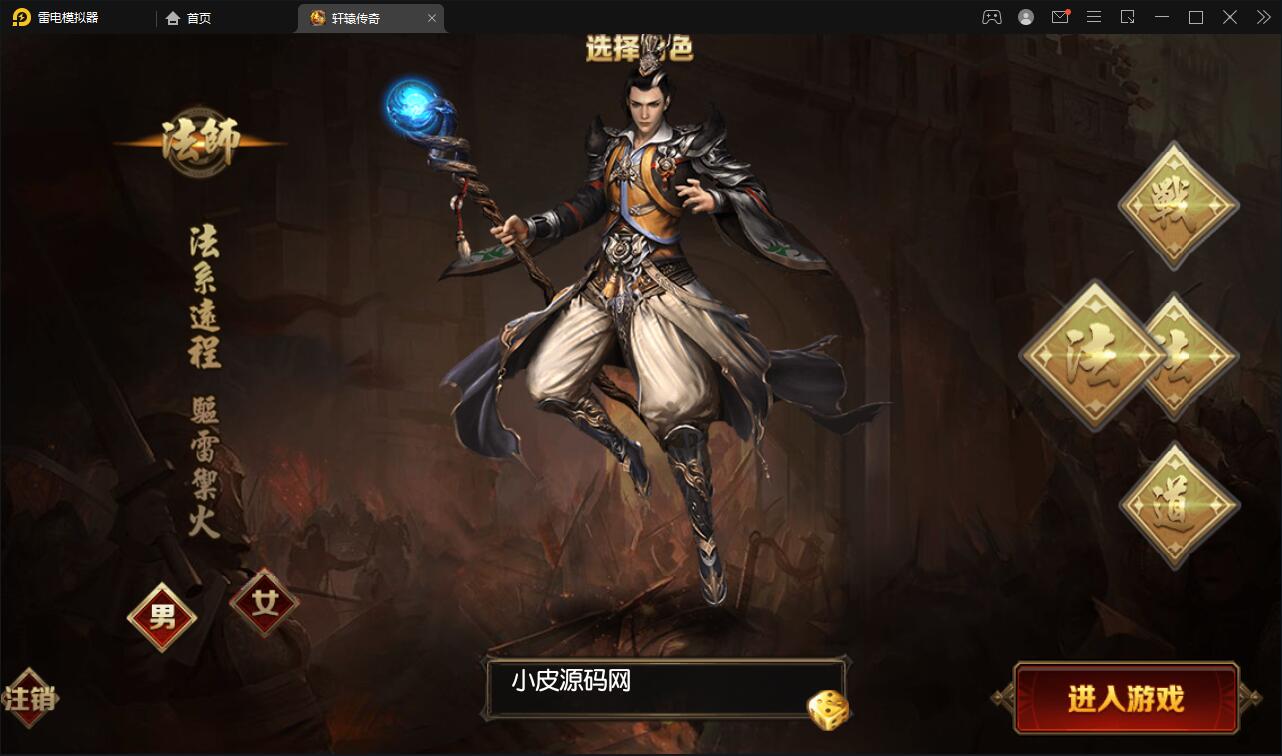1282x756 pixels.
Task: Open the game center controller icon
Action: pyautogui.click(x=991, y=17)
